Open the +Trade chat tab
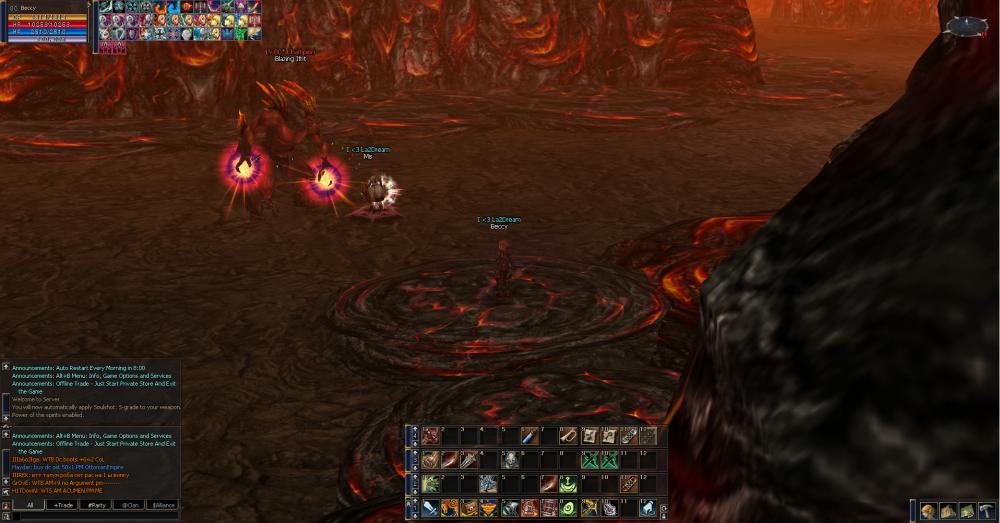 tap(64, 505)
